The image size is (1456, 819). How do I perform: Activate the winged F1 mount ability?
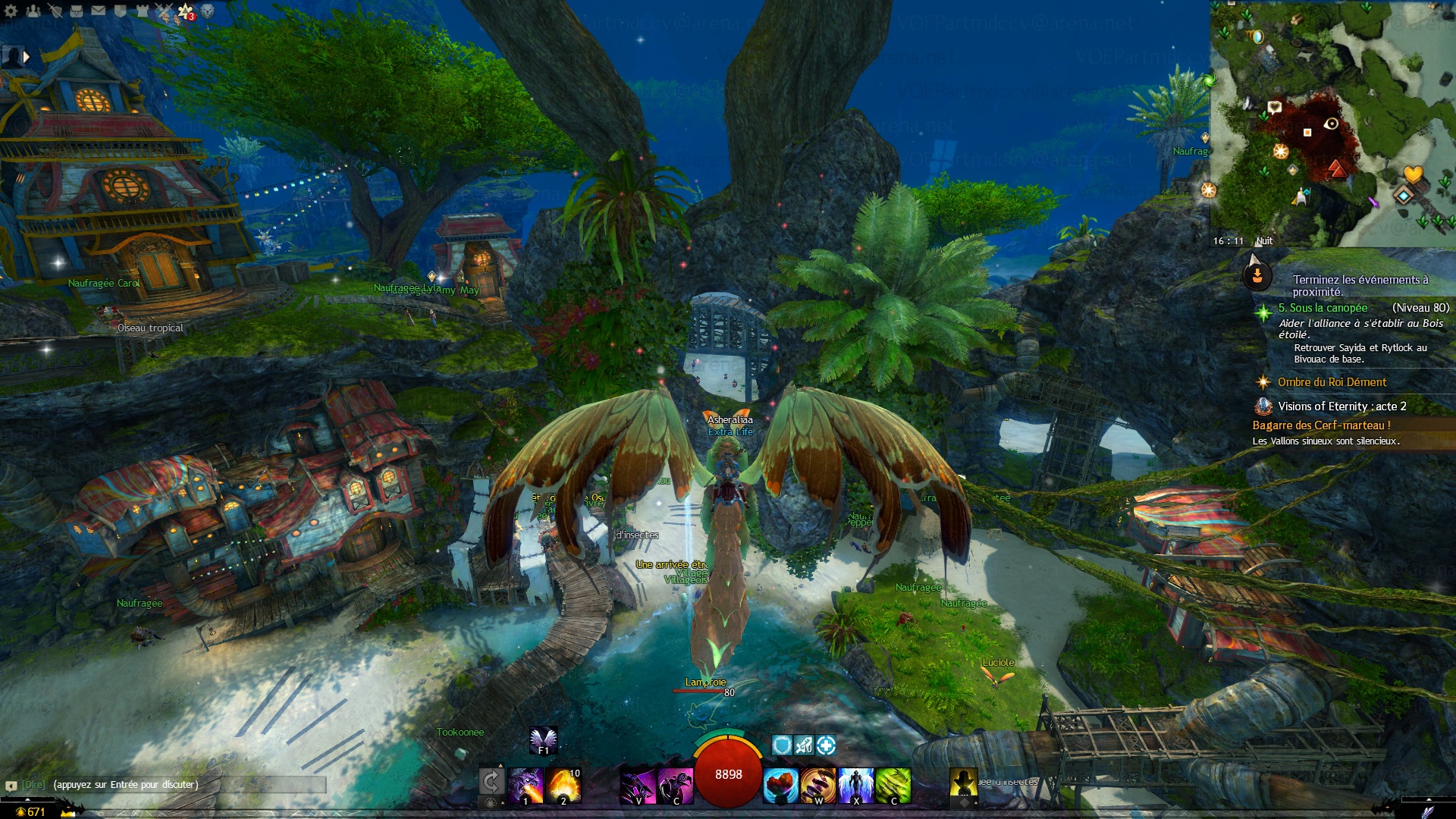click(543, 739)
